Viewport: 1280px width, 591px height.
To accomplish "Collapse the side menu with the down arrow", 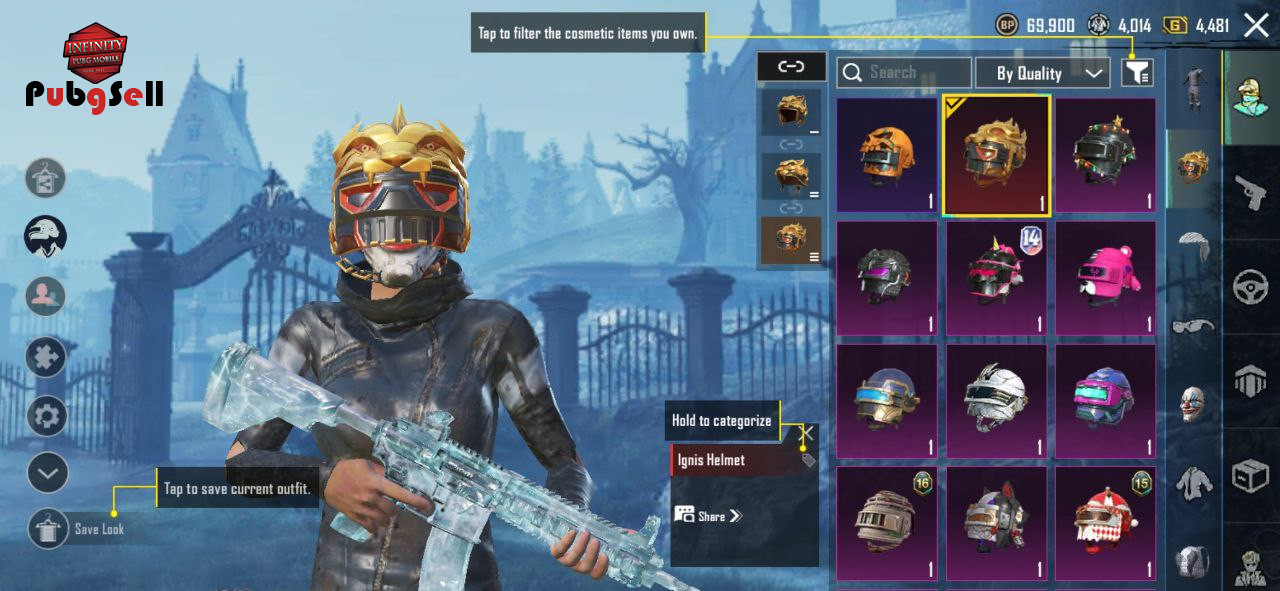I will 47,472.
